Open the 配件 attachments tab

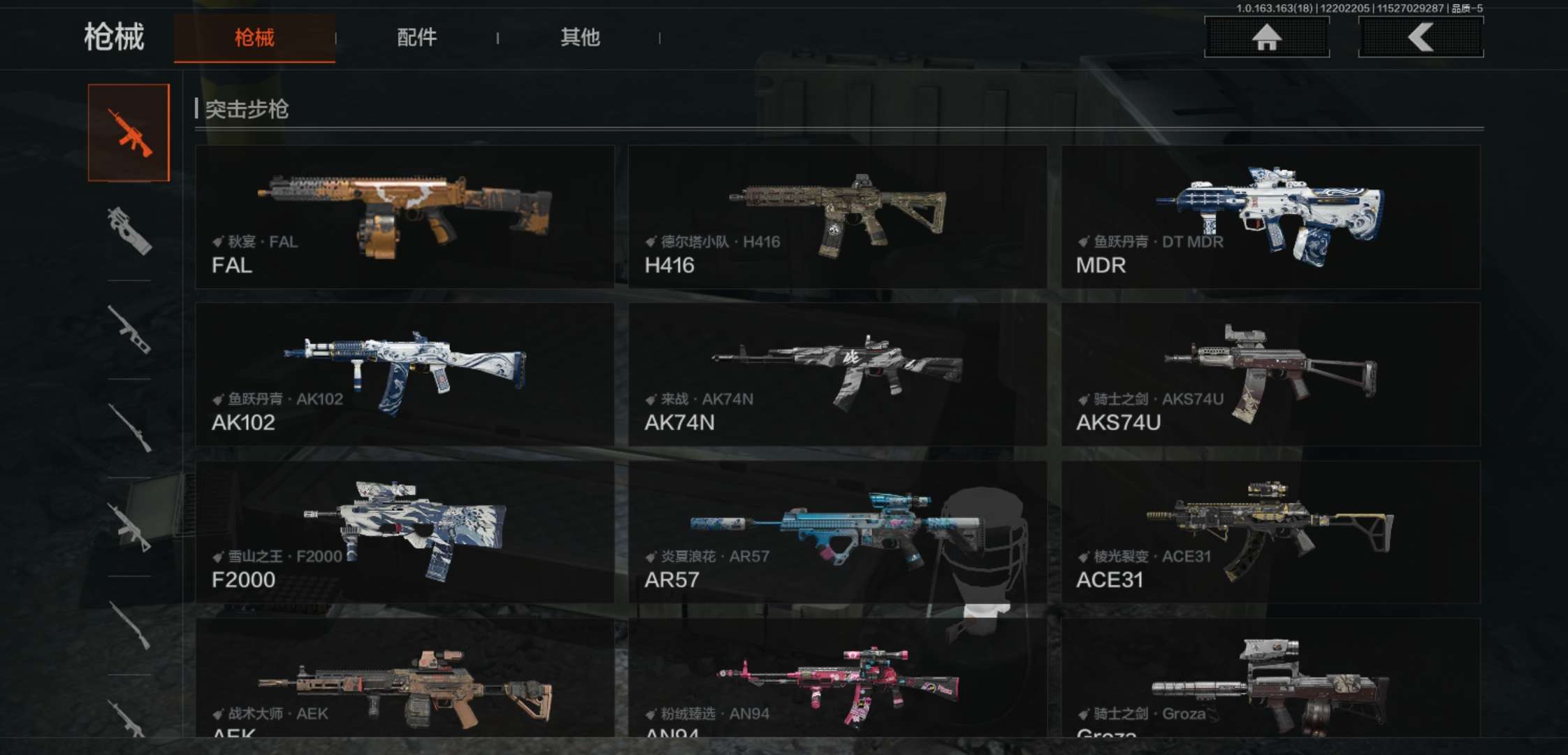(x=416, y=38)
